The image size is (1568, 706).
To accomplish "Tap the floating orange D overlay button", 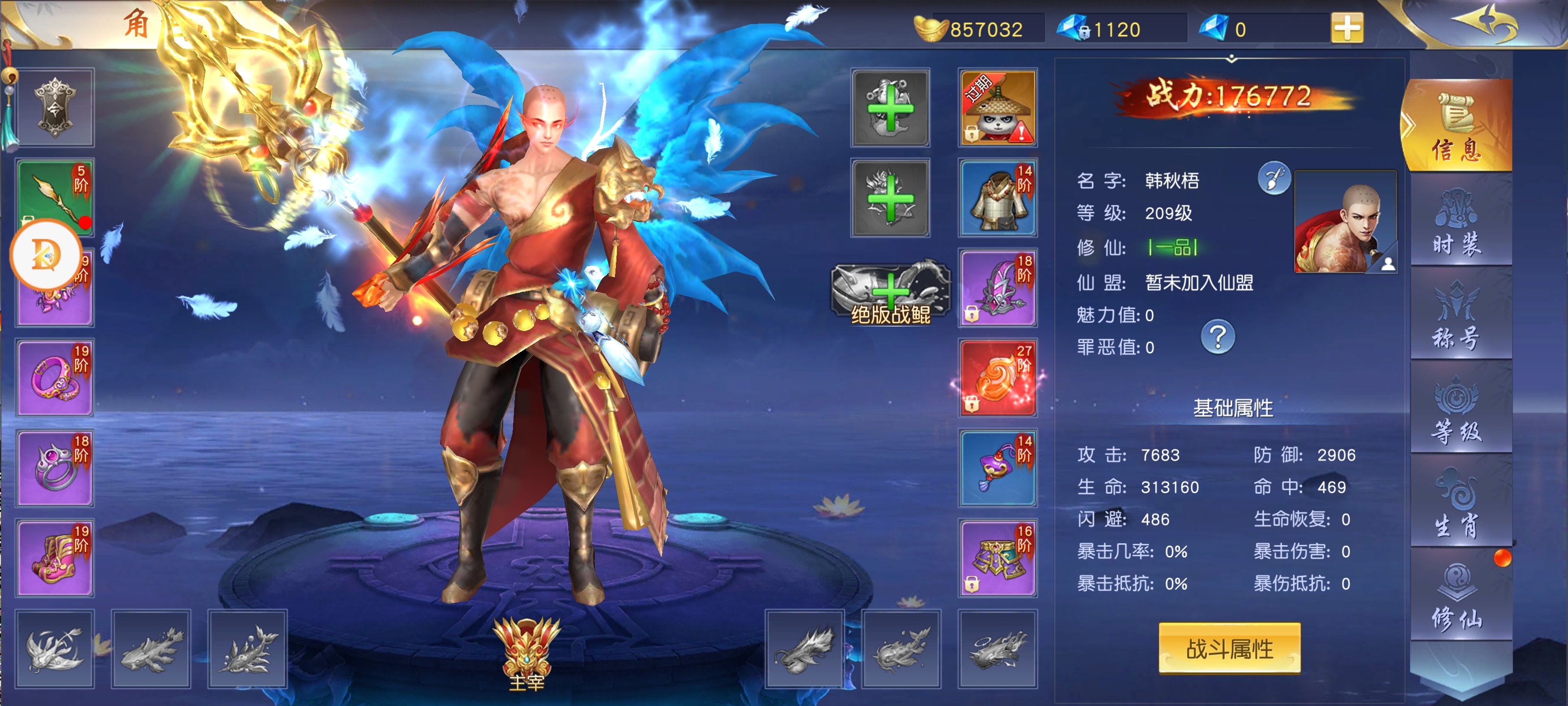I will click(45, 254).
